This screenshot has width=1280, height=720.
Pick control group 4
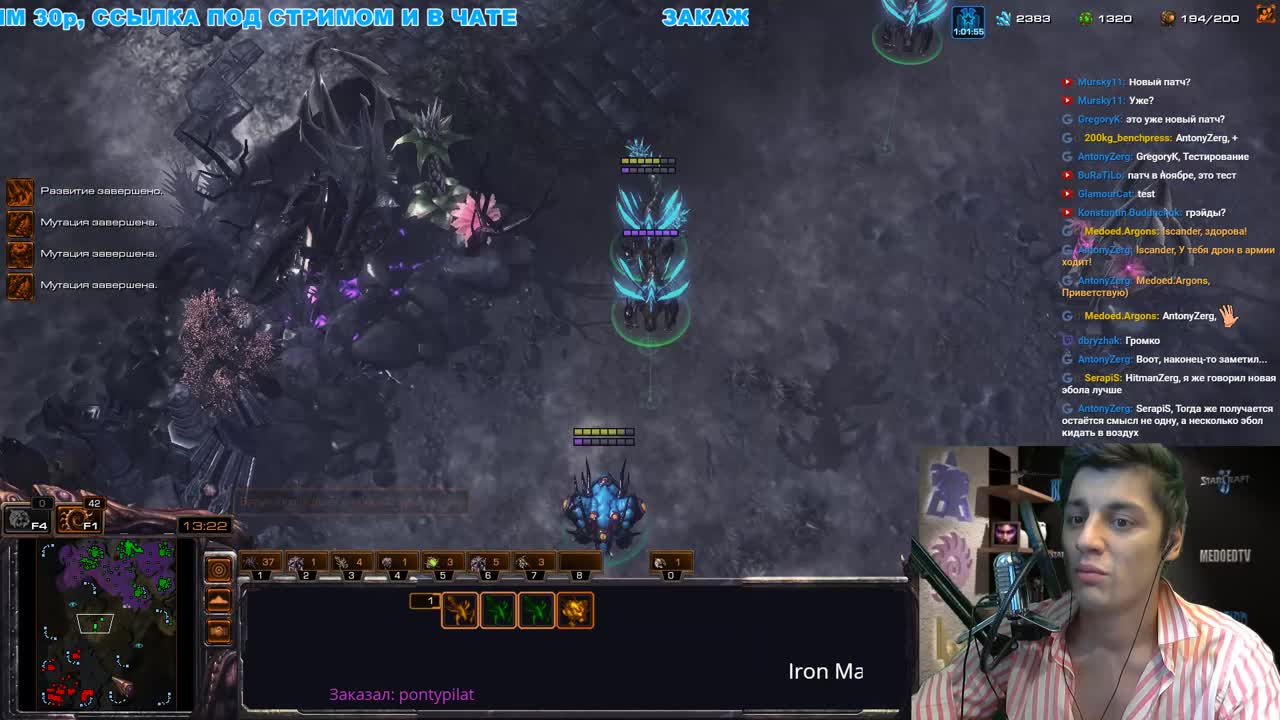[397, 564]
